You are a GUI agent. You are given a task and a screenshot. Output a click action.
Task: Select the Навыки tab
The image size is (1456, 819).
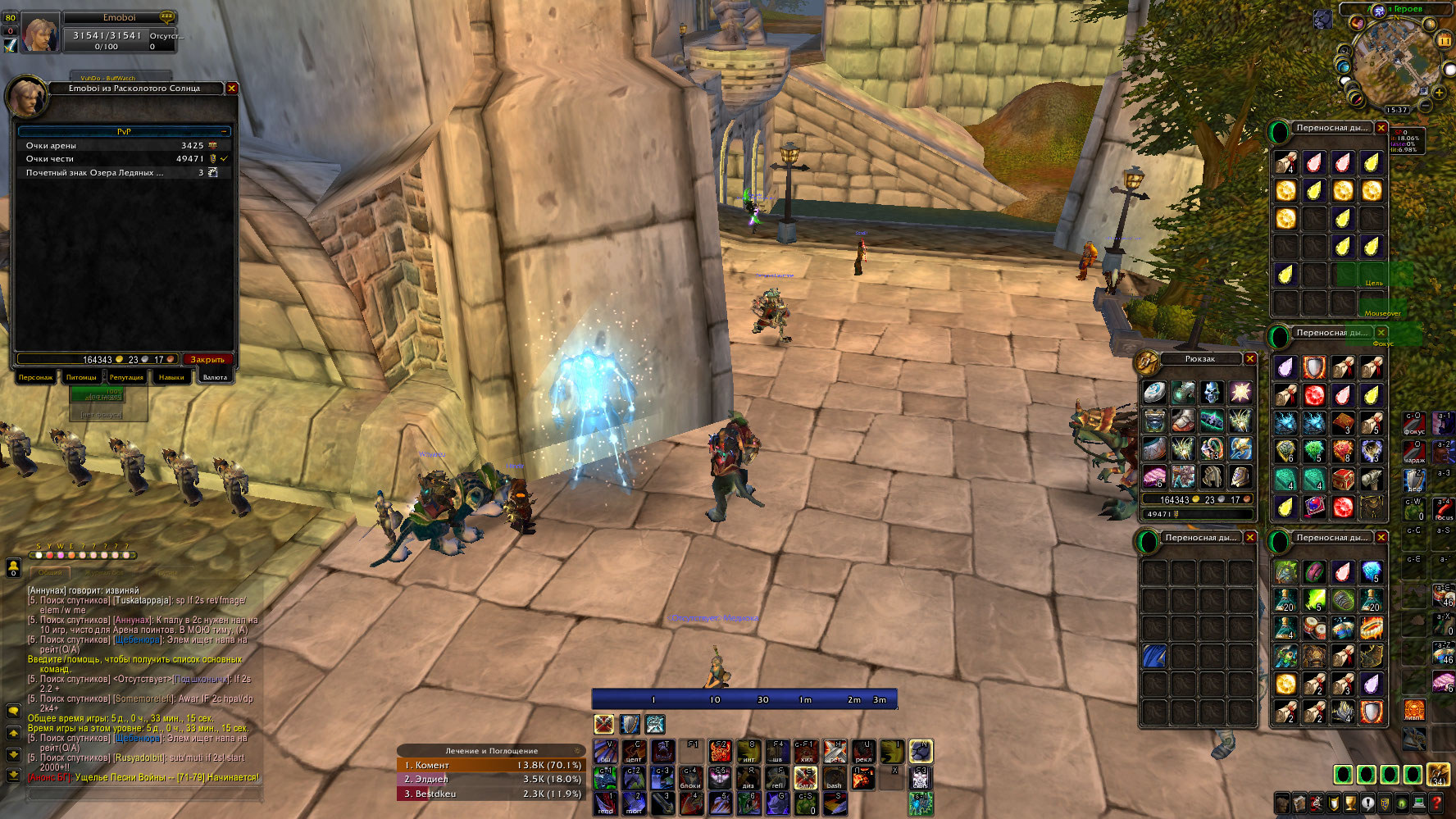coord(171,377)
